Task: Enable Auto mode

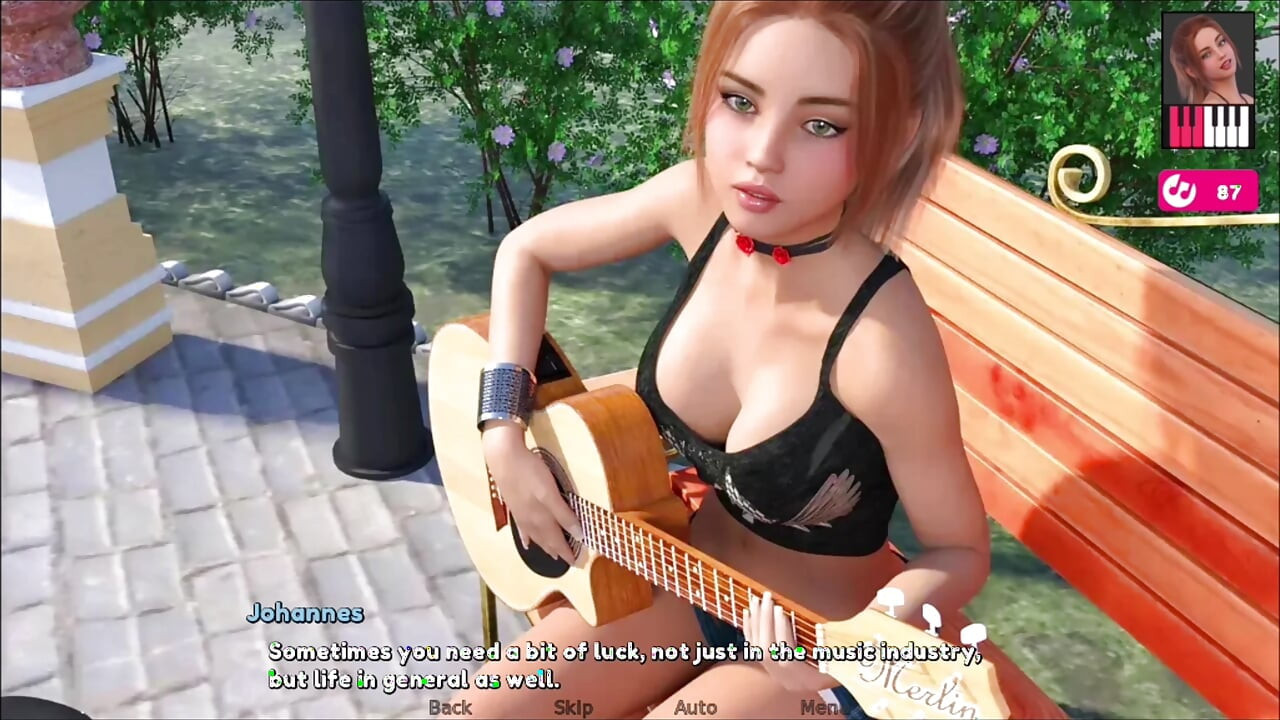Action: (x=694, y=707)
